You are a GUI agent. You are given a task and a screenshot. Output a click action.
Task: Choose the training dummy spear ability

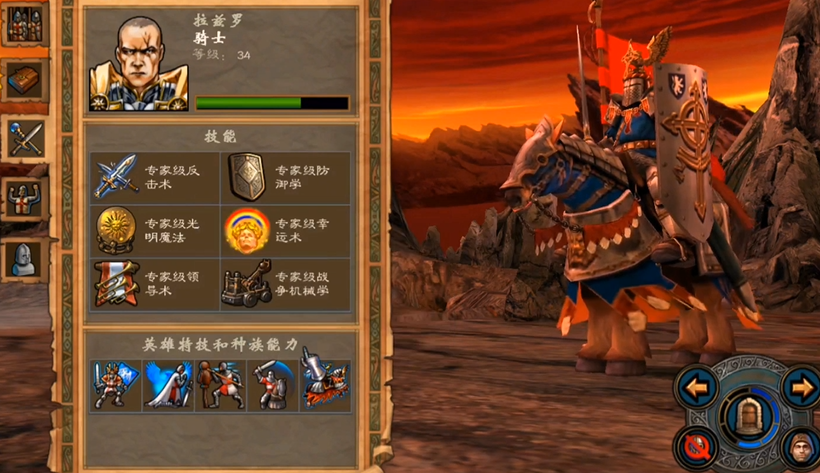[x=220, y=384]
